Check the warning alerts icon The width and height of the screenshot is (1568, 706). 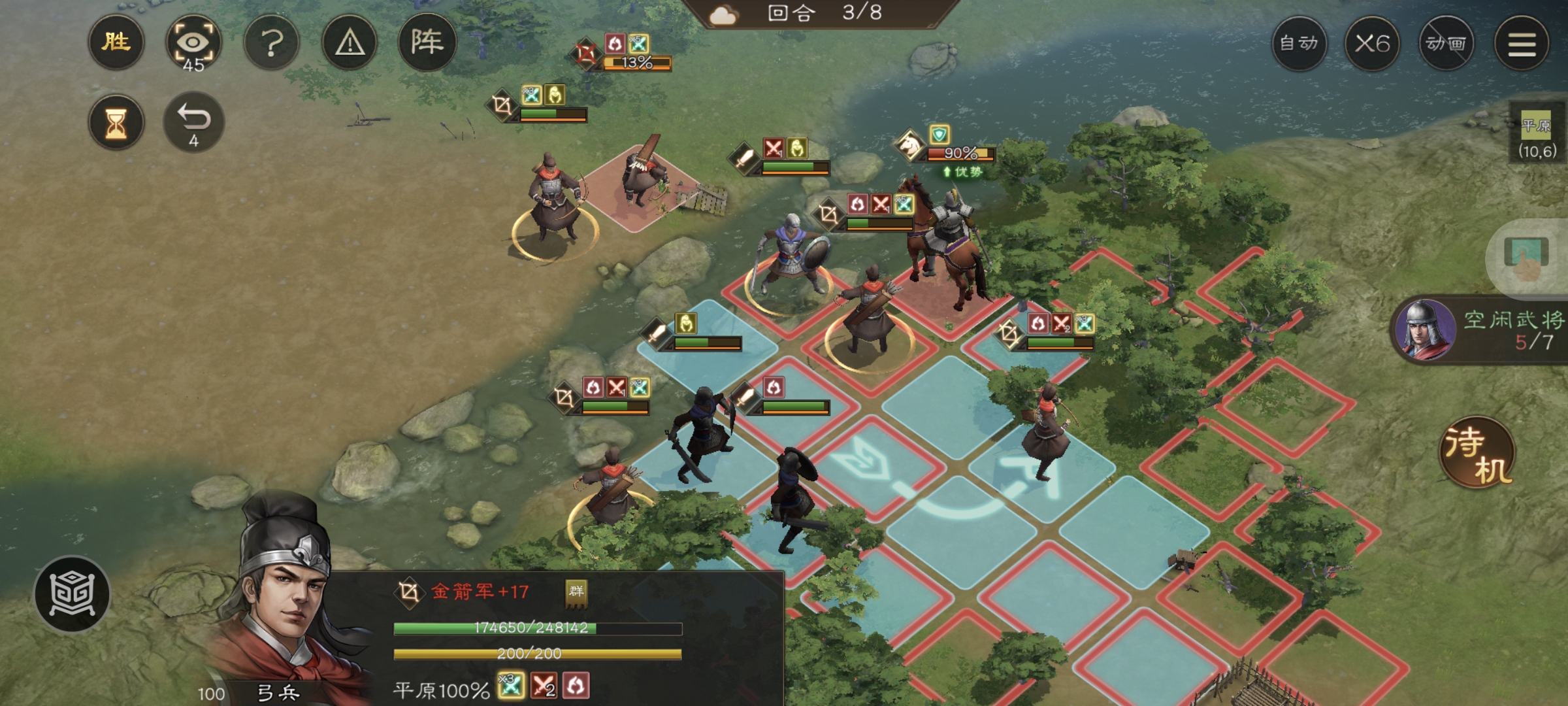click(350, 43)
